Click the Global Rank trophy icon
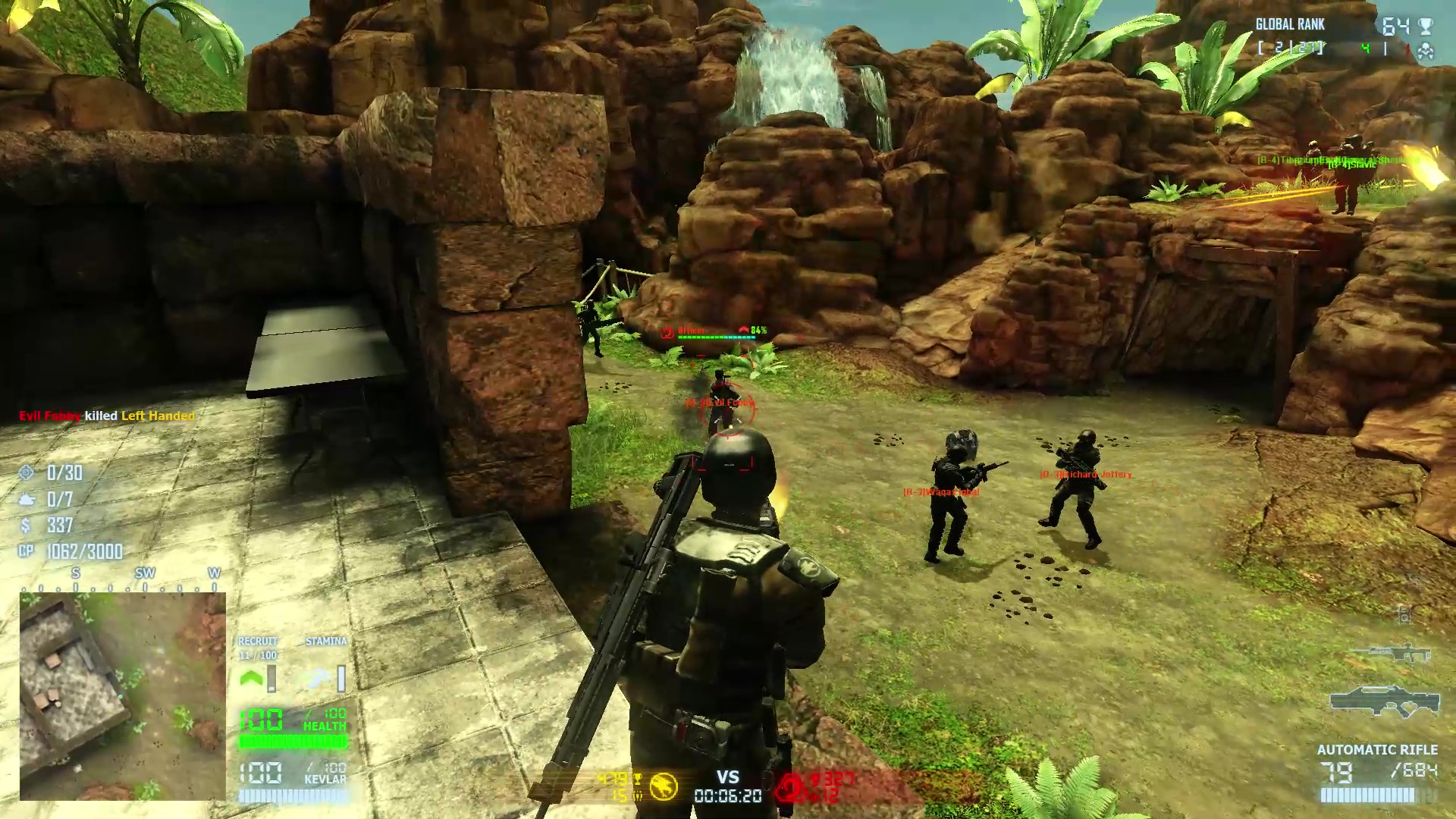The width and height of the screenshot is (1456, 819). point(1426,27)
